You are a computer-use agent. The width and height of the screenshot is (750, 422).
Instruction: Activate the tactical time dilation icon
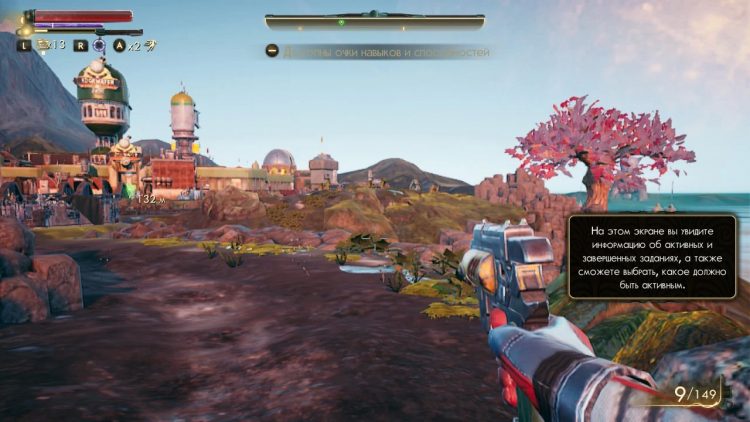[99, 45]
